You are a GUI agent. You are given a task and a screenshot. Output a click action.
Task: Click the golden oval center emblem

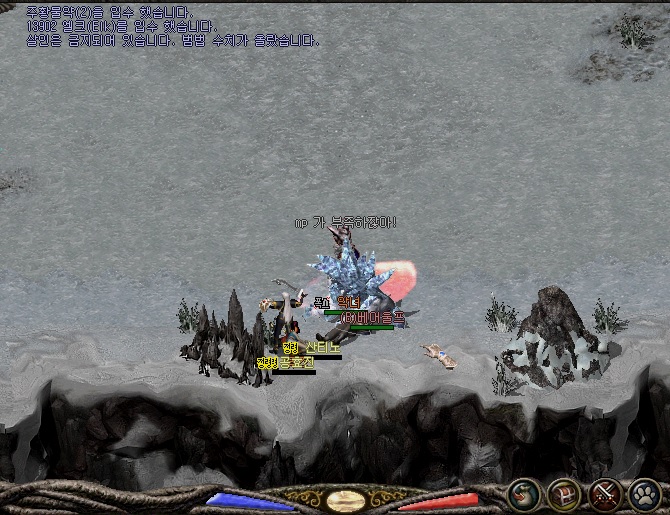pyautogui.click(x=346, y=497)
